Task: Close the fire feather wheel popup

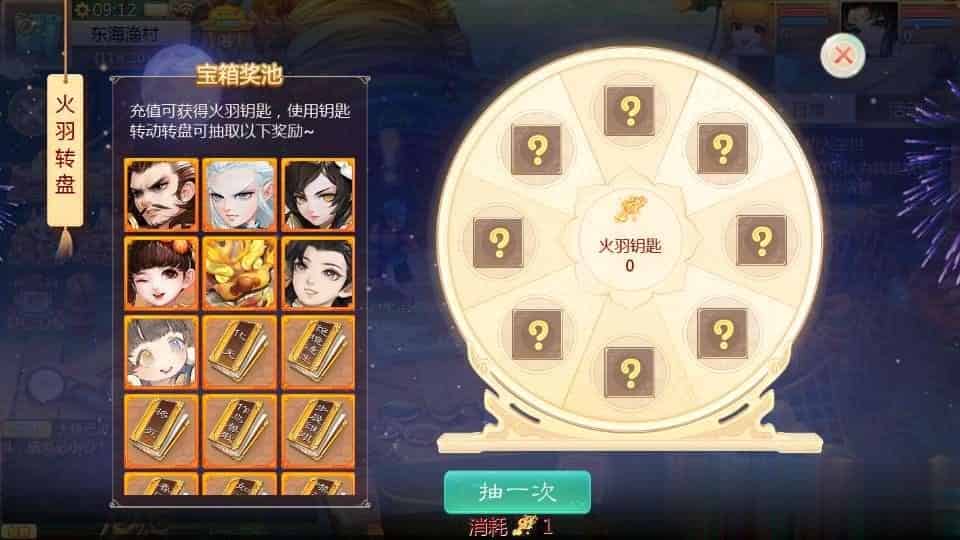Action: [843, 56]
